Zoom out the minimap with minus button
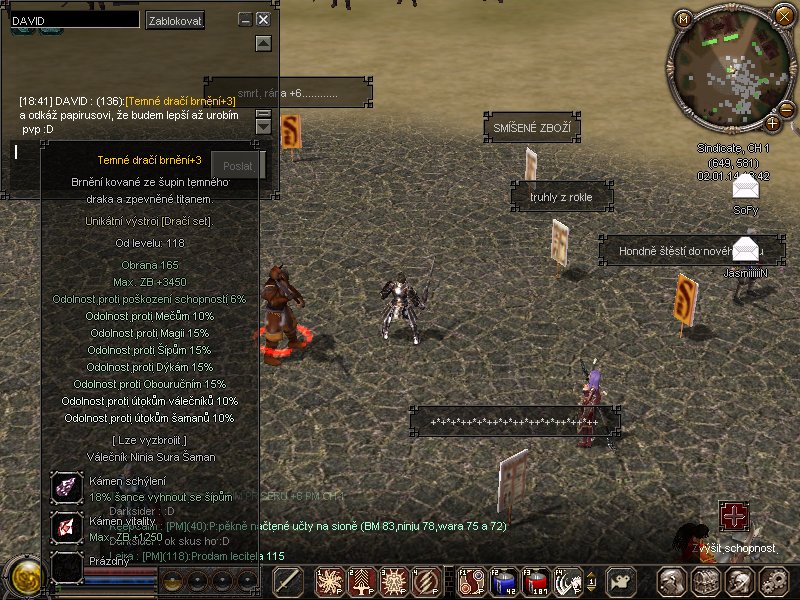This screenshot has height=600, width=800. [x=786, y=109]
